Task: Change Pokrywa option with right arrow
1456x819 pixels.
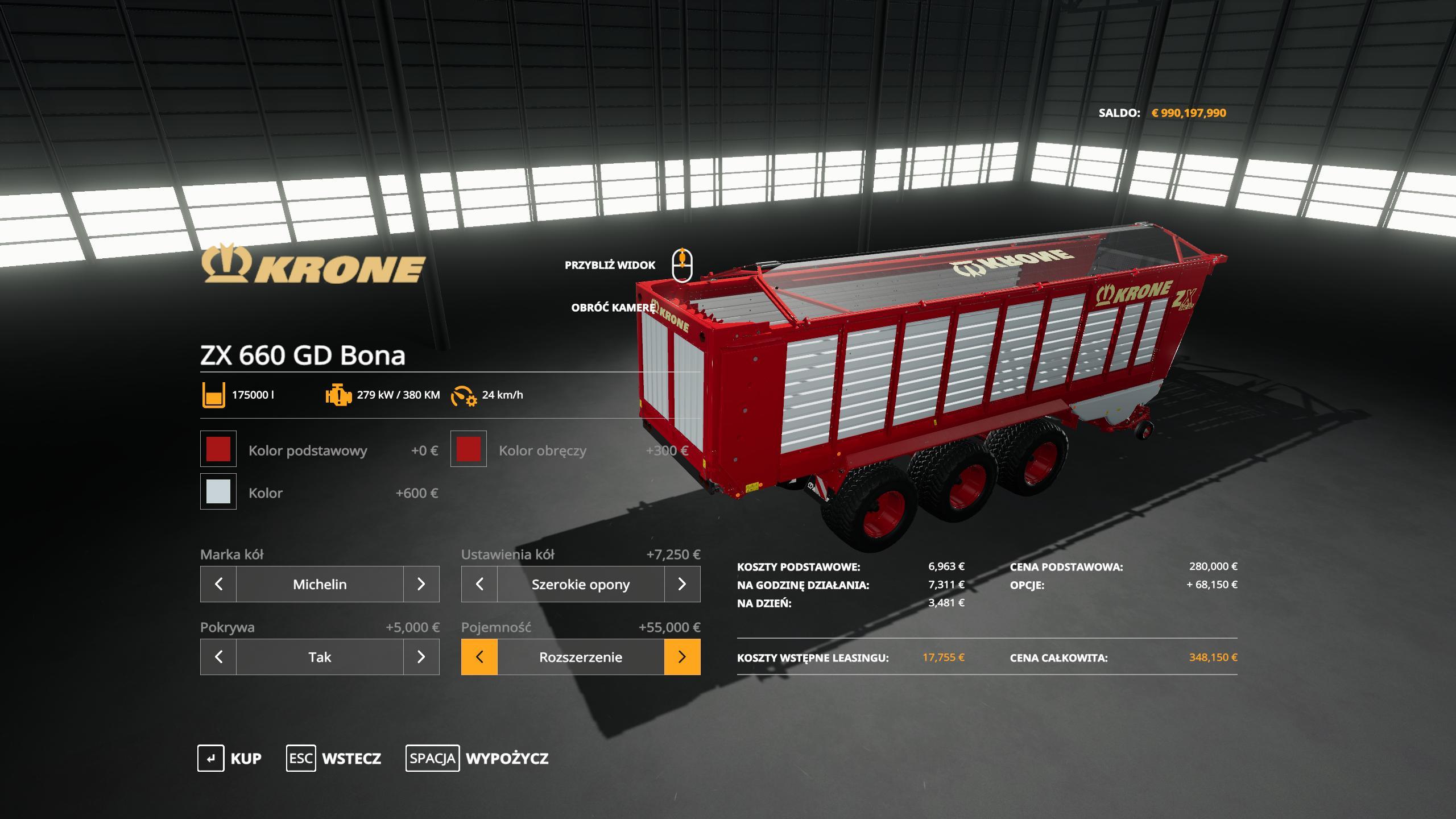Action: [x=421, y=657]
